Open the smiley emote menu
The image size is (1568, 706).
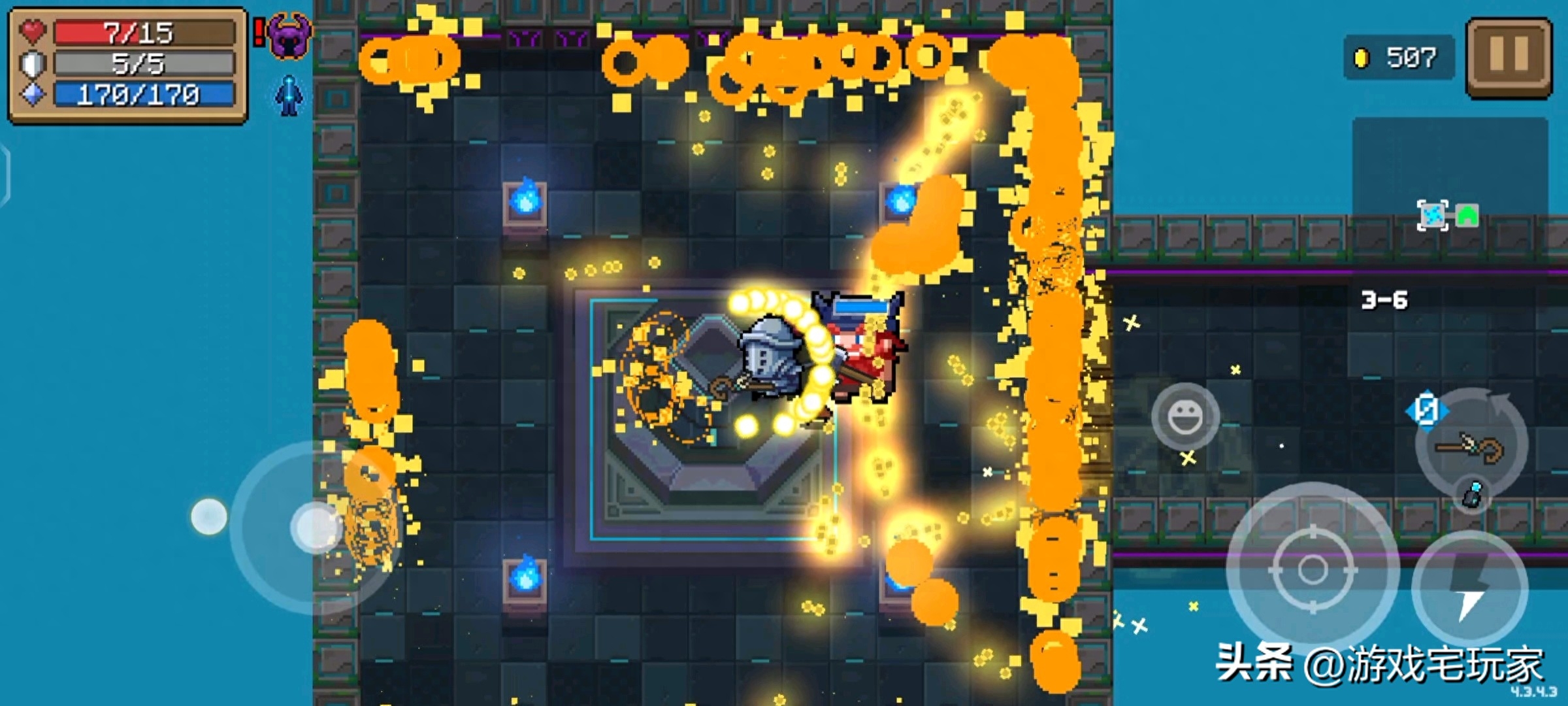[x=1184, y=416]
